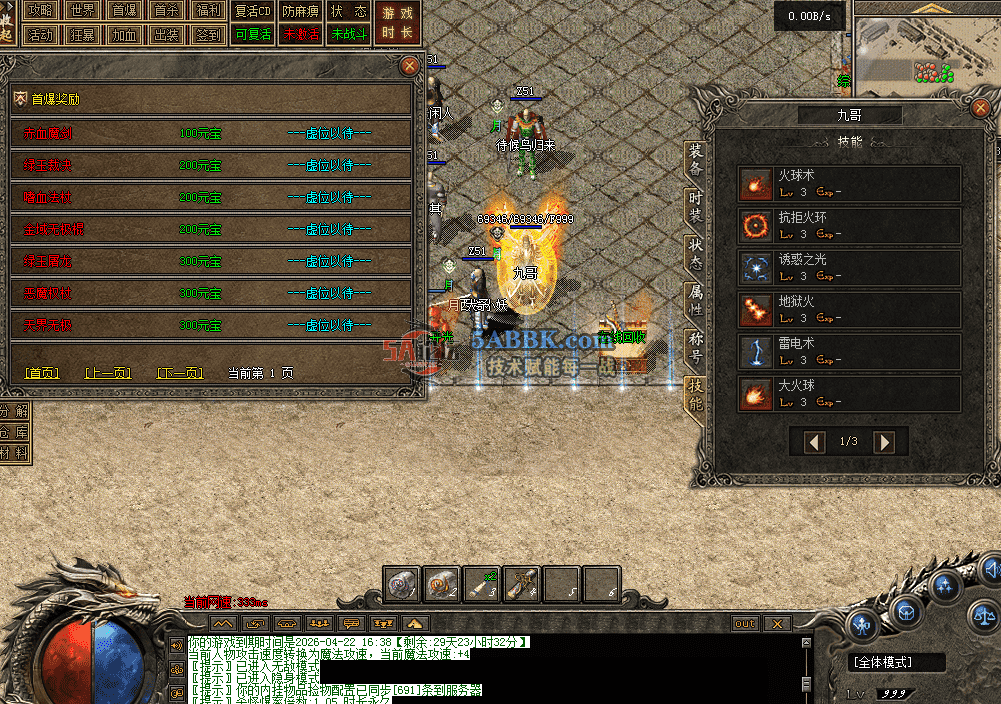Switch to the 属性 attributes tab
Viewport: 1001px width, 704px height.
pyautogui.click(x=696, y=298)
